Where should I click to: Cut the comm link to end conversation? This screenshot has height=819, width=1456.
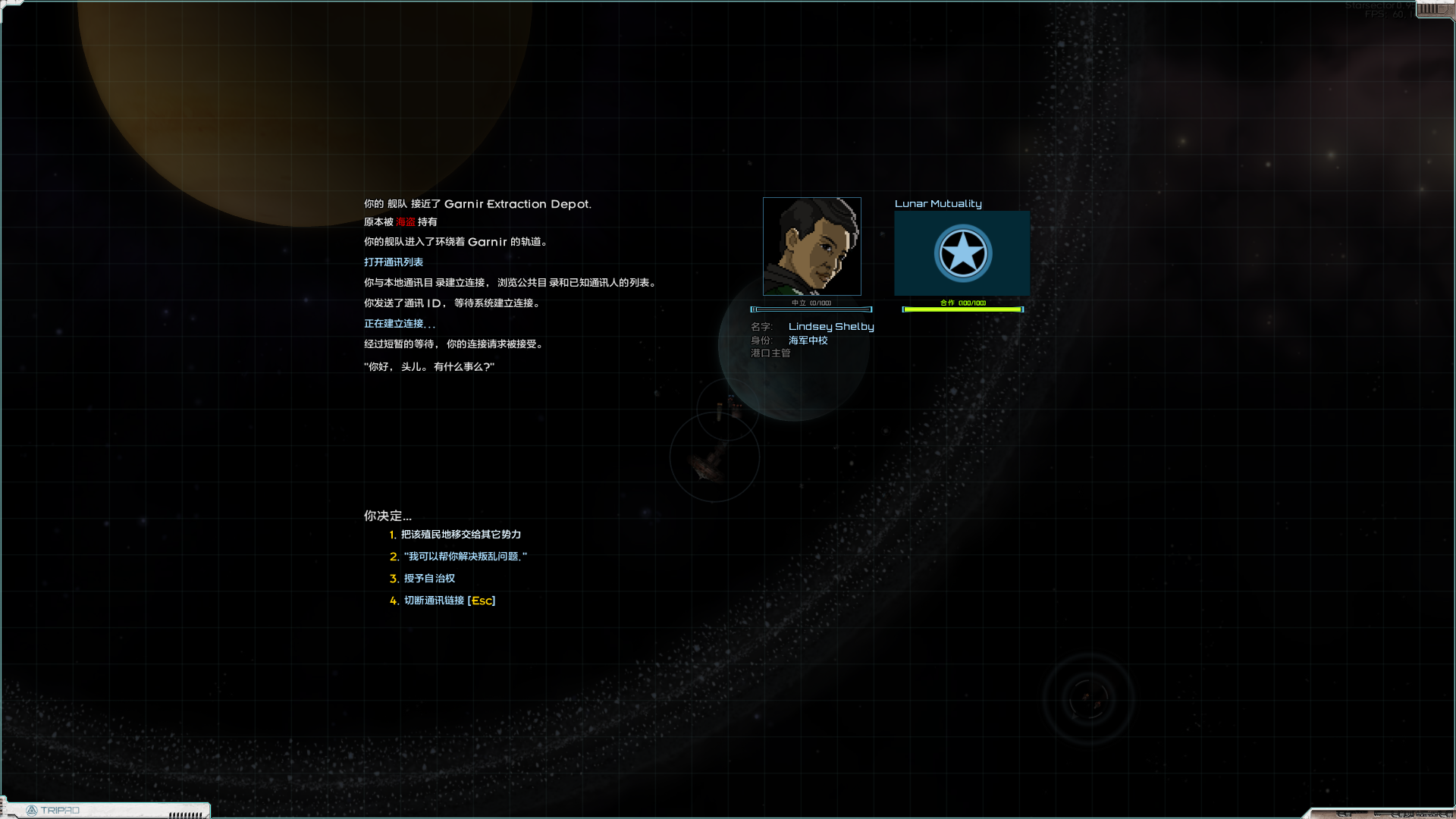pyautogui.click(x=449, y=601)
